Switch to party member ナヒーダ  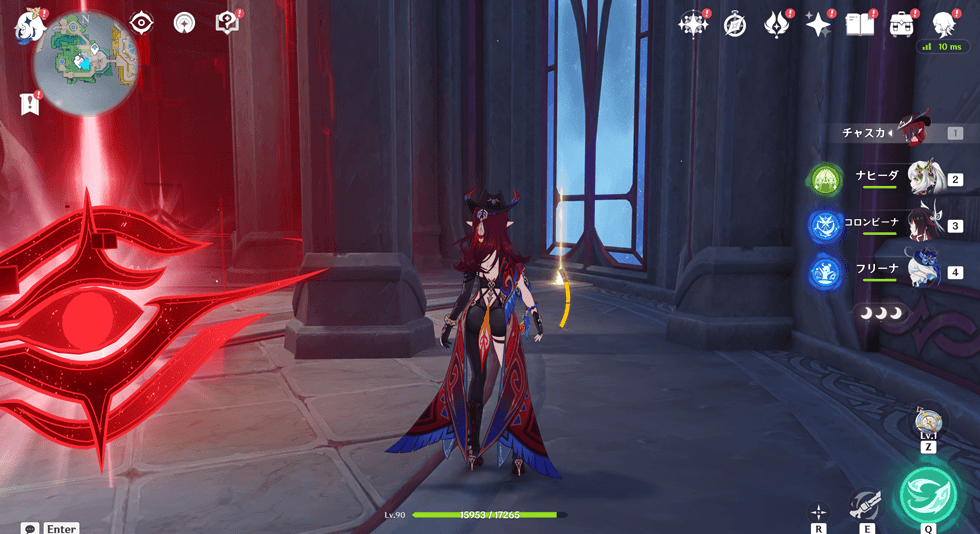point(925,178)
